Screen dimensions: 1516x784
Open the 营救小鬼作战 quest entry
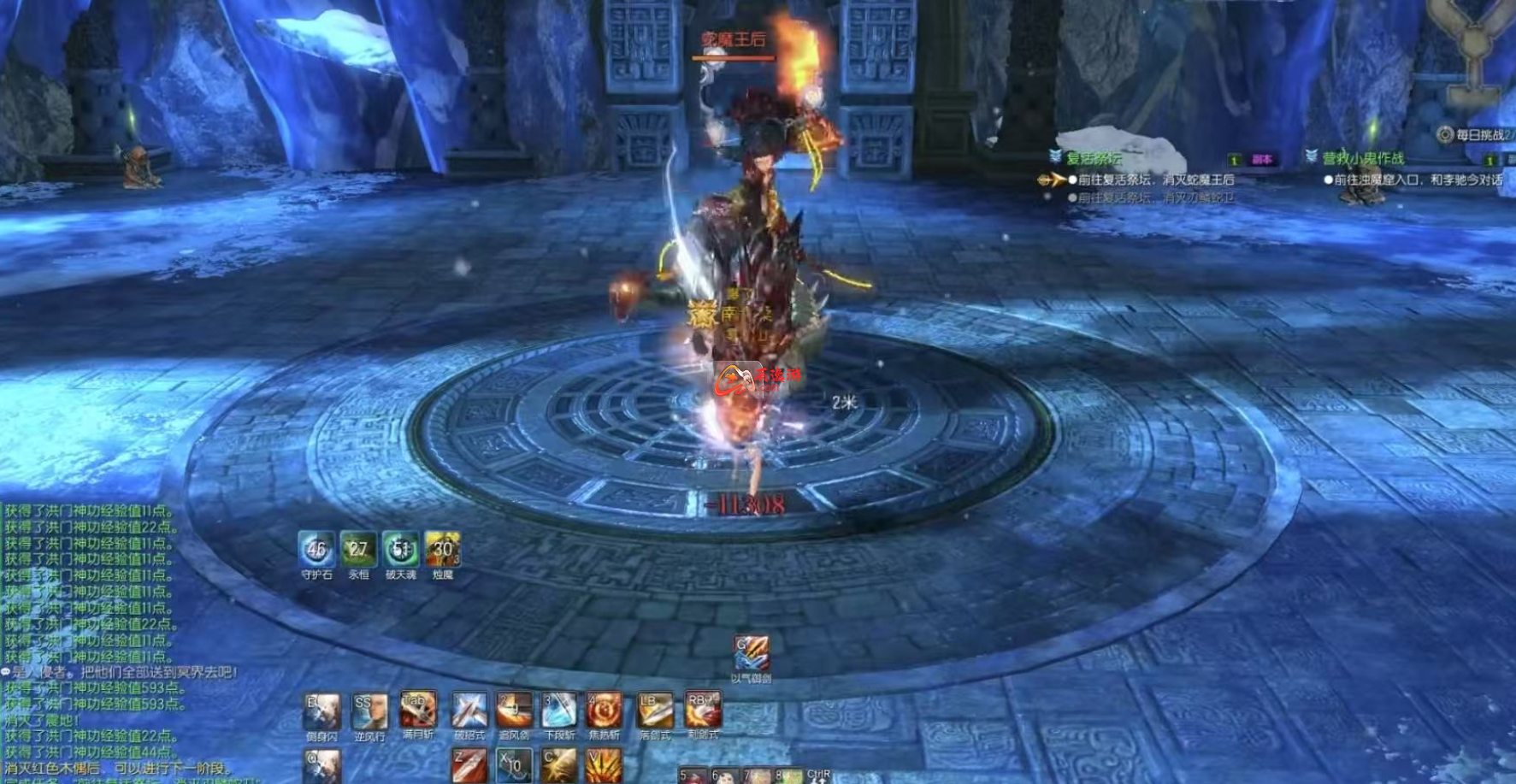(x=1363, y=158)
